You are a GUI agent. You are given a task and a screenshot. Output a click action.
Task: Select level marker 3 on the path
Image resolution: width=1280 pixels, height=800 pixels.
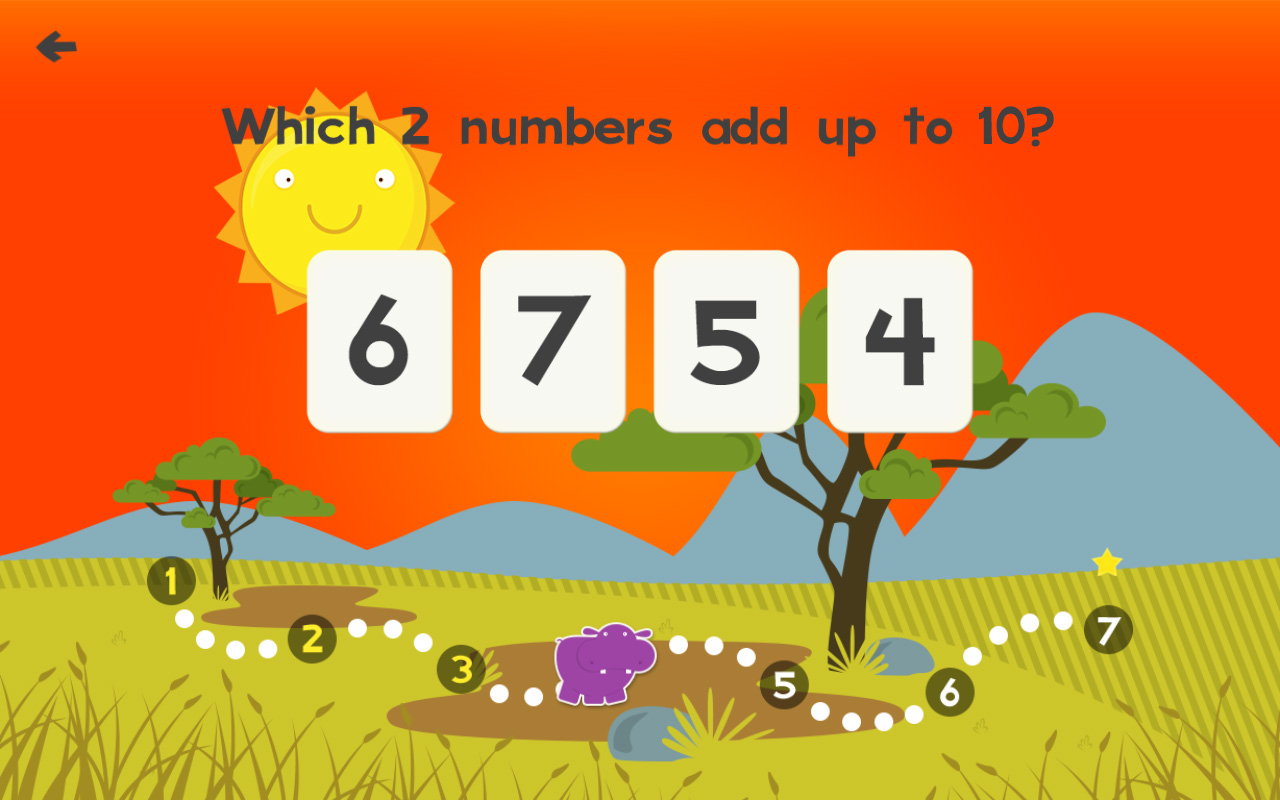(460, 670)
